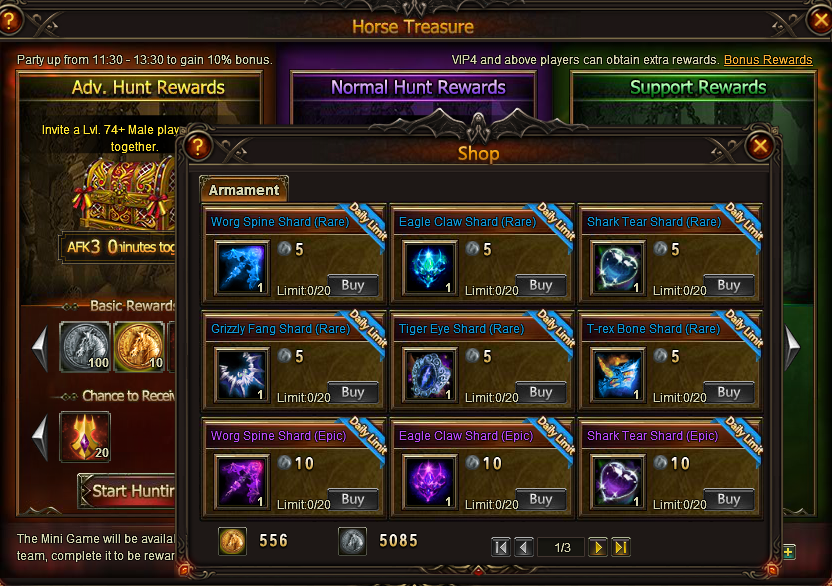Show the Normal Hunt Rewards panel

(418, 88)
